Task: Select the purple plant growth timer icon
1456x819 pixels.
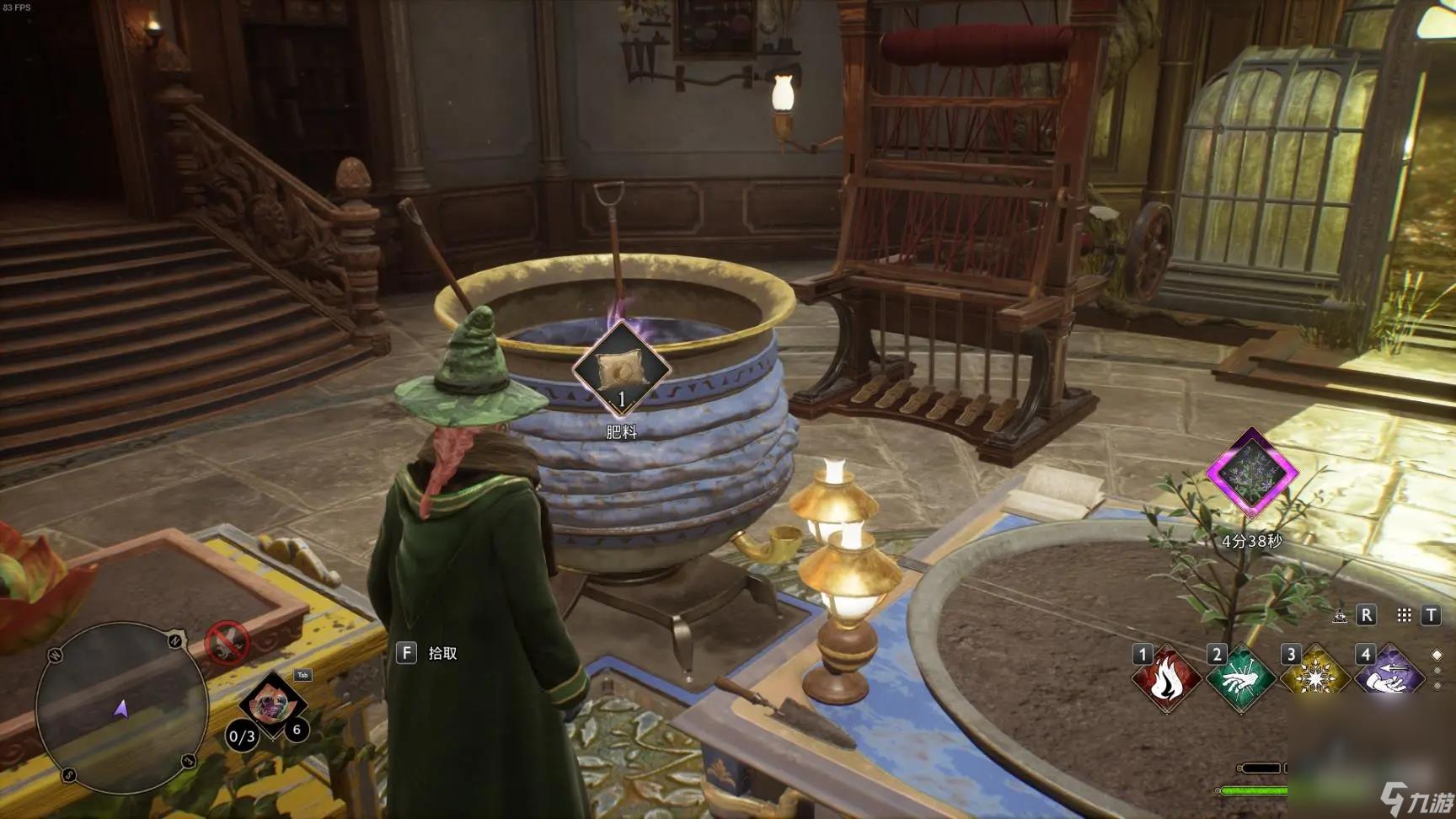Action: [1252, 472]
